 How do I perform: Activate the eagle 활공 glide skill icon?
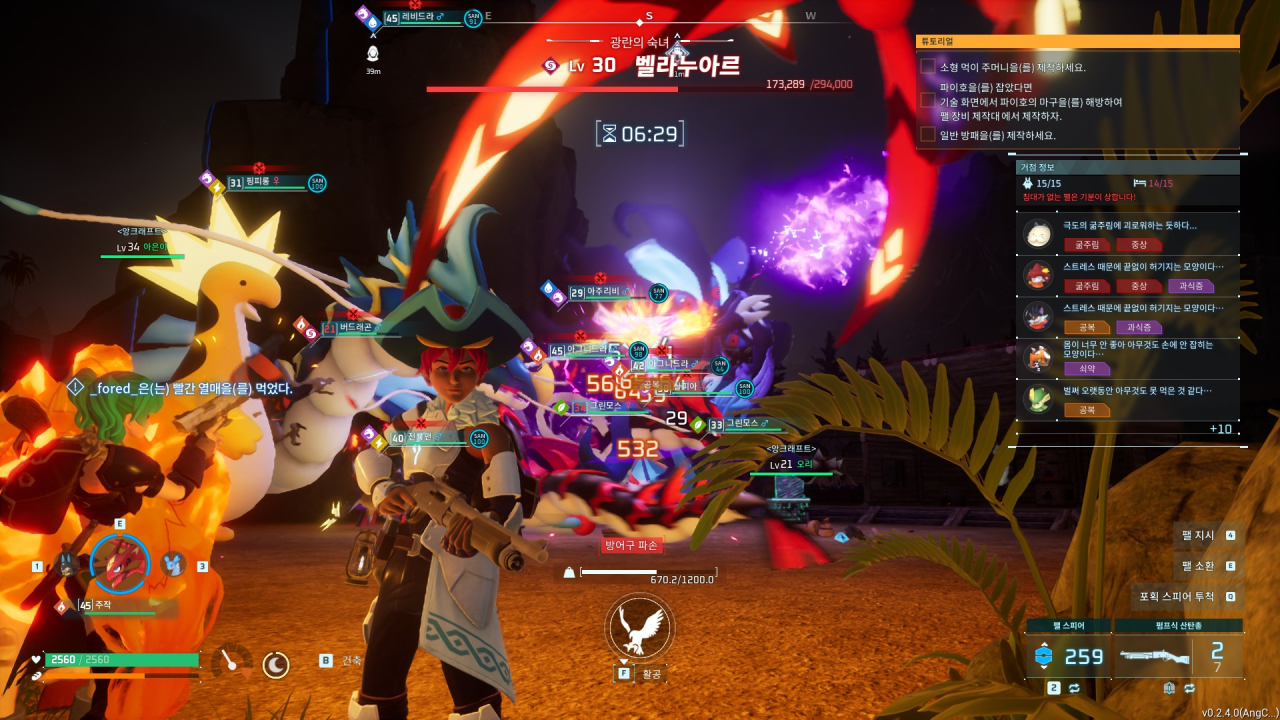(639, 627)
